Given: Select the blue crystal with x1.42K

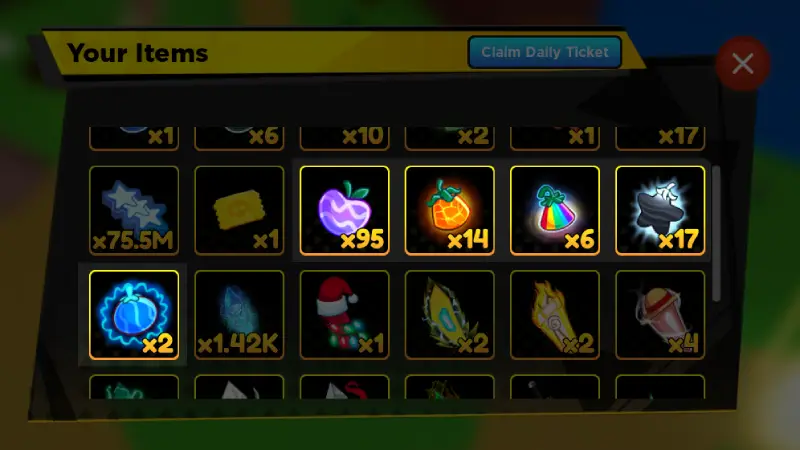Looking at the screenshot, I should tap(239, 314).
